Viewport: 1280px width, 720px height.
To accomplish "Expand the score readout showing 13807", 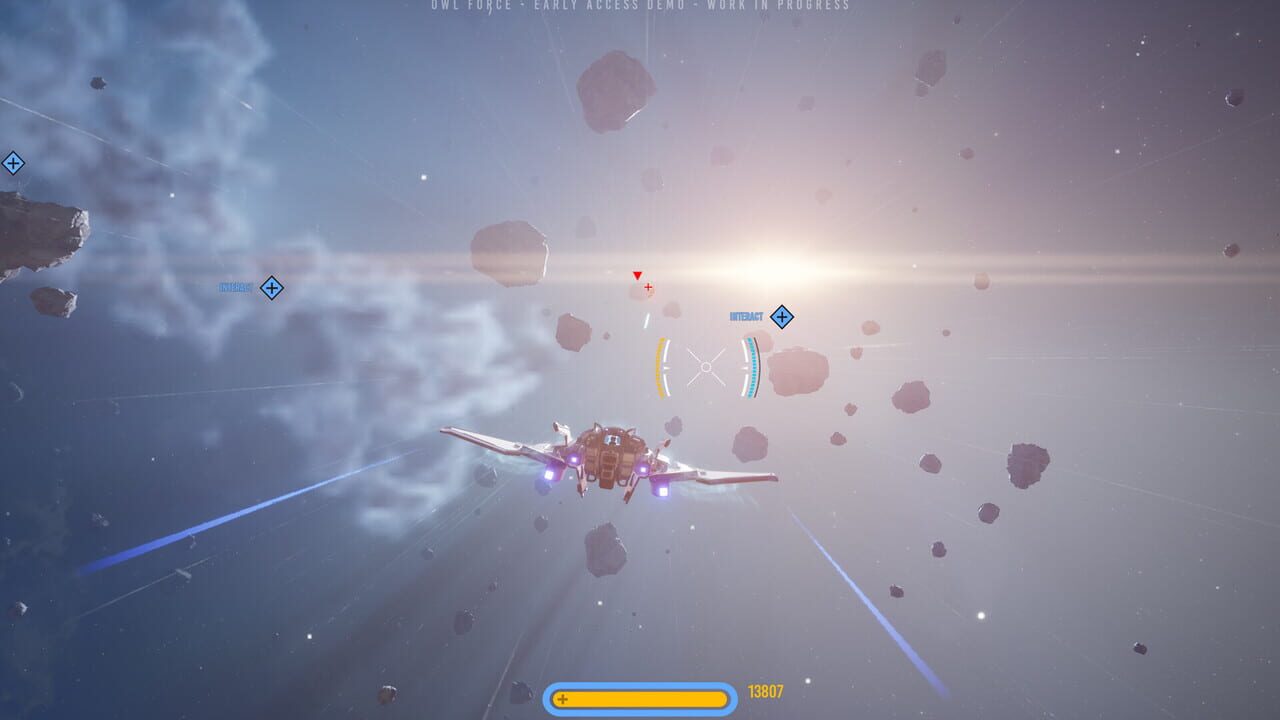I will [x=764, y=690].
